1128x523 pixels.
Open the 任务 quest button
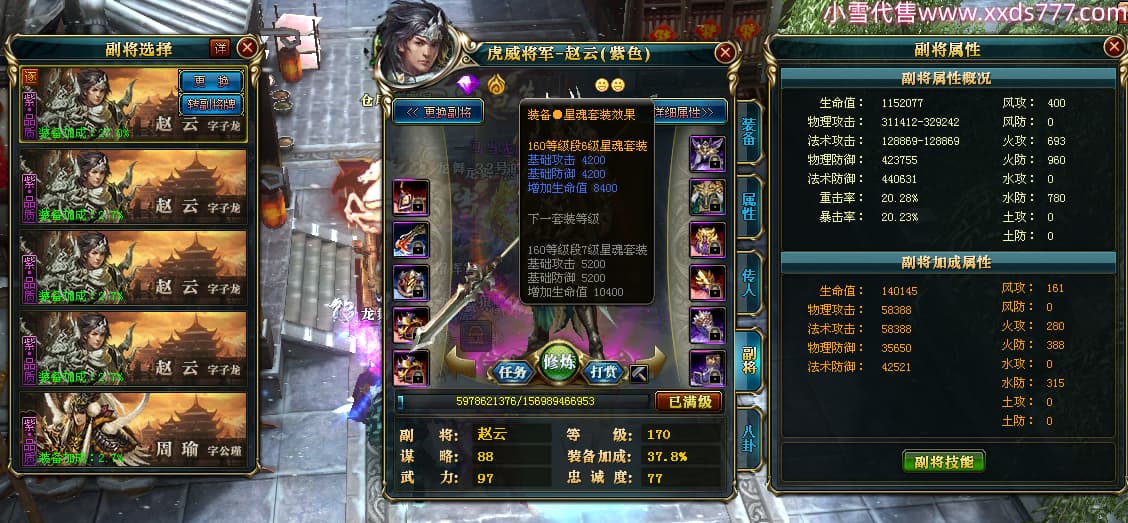[x=514, y=372]
